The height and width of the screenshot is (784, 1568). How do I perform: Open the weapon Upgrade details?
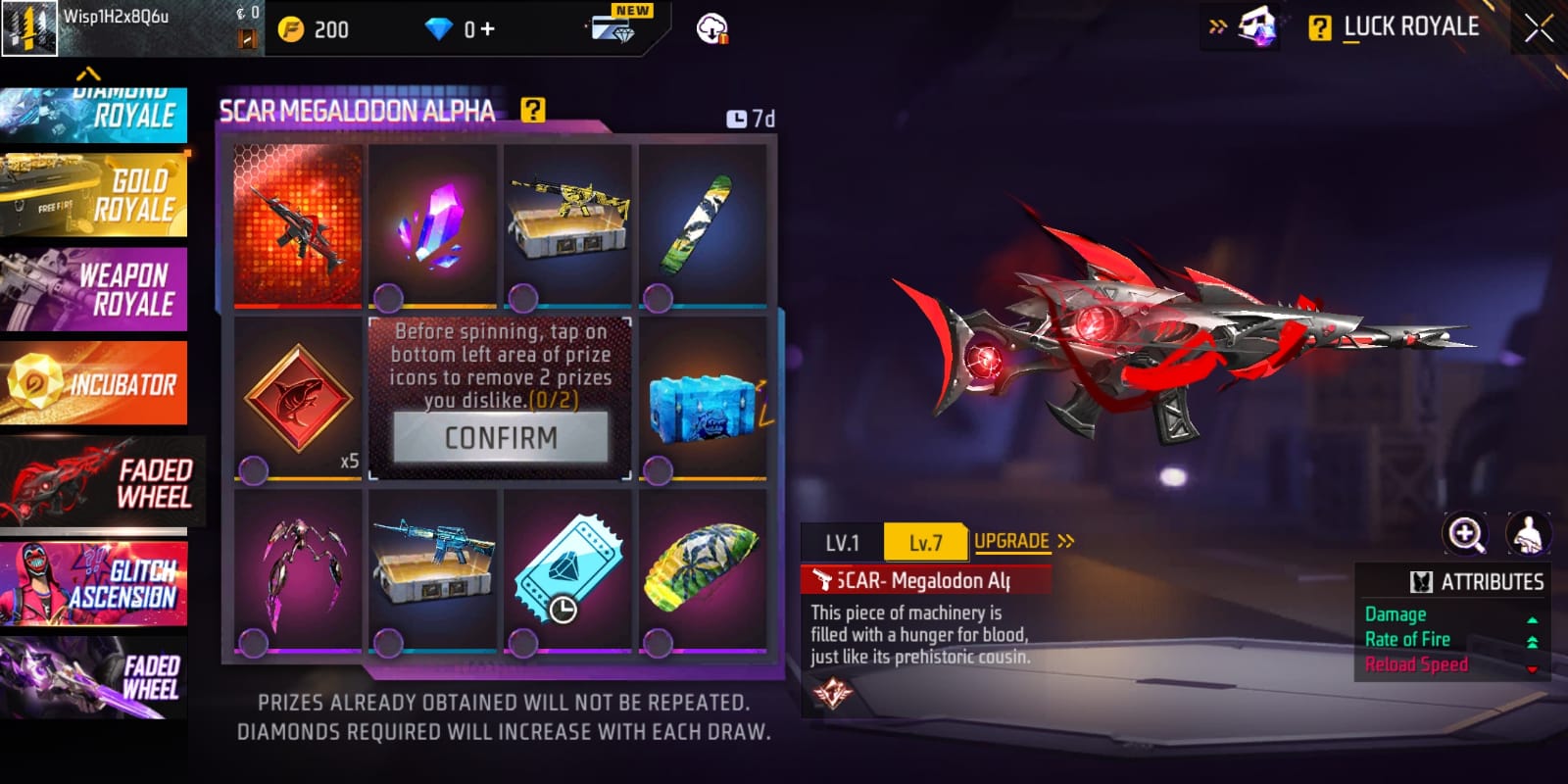pyautogui.click(x=1023, y=541)
